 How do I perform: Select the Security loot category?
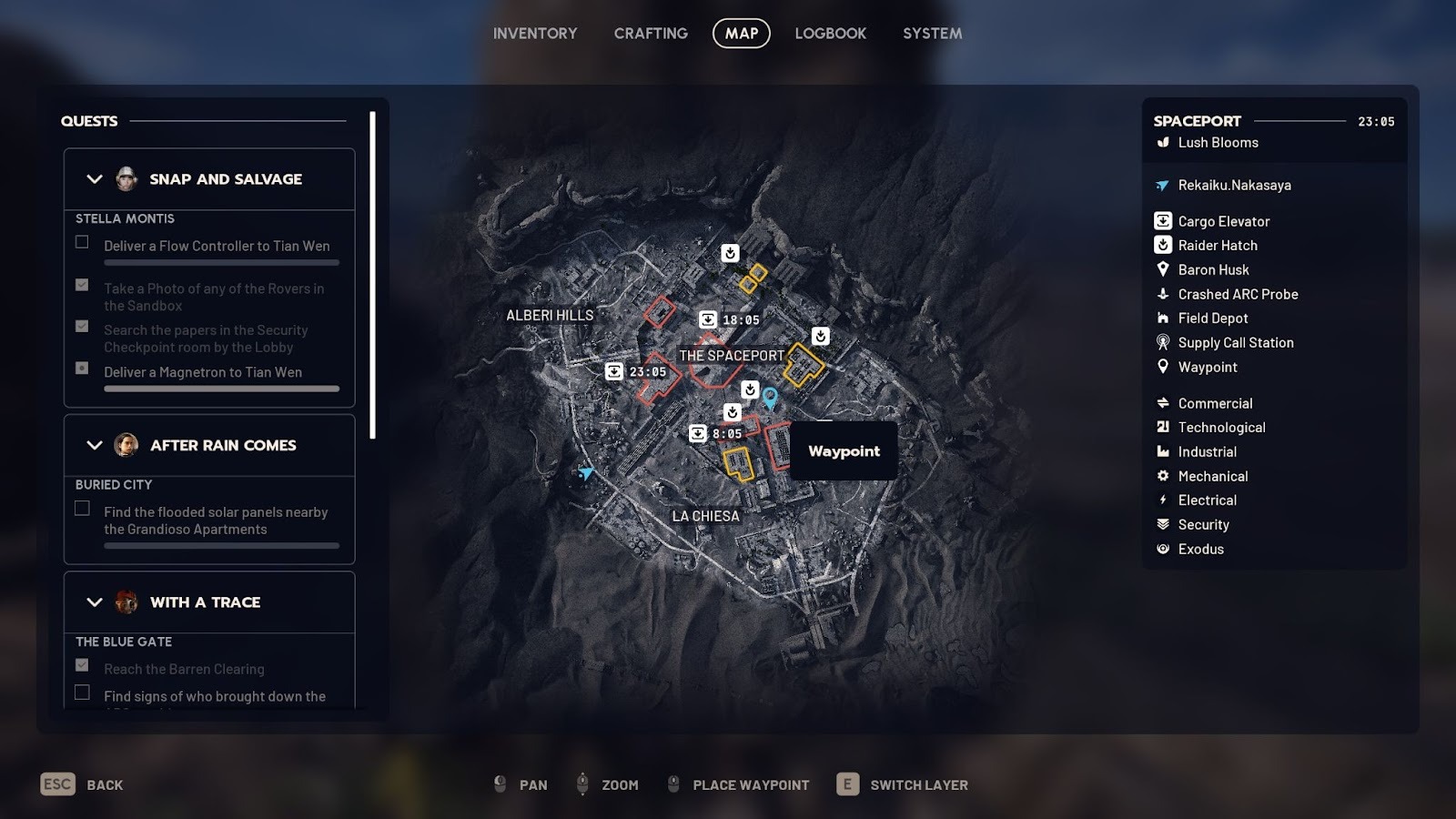[x=1203, y=525]
